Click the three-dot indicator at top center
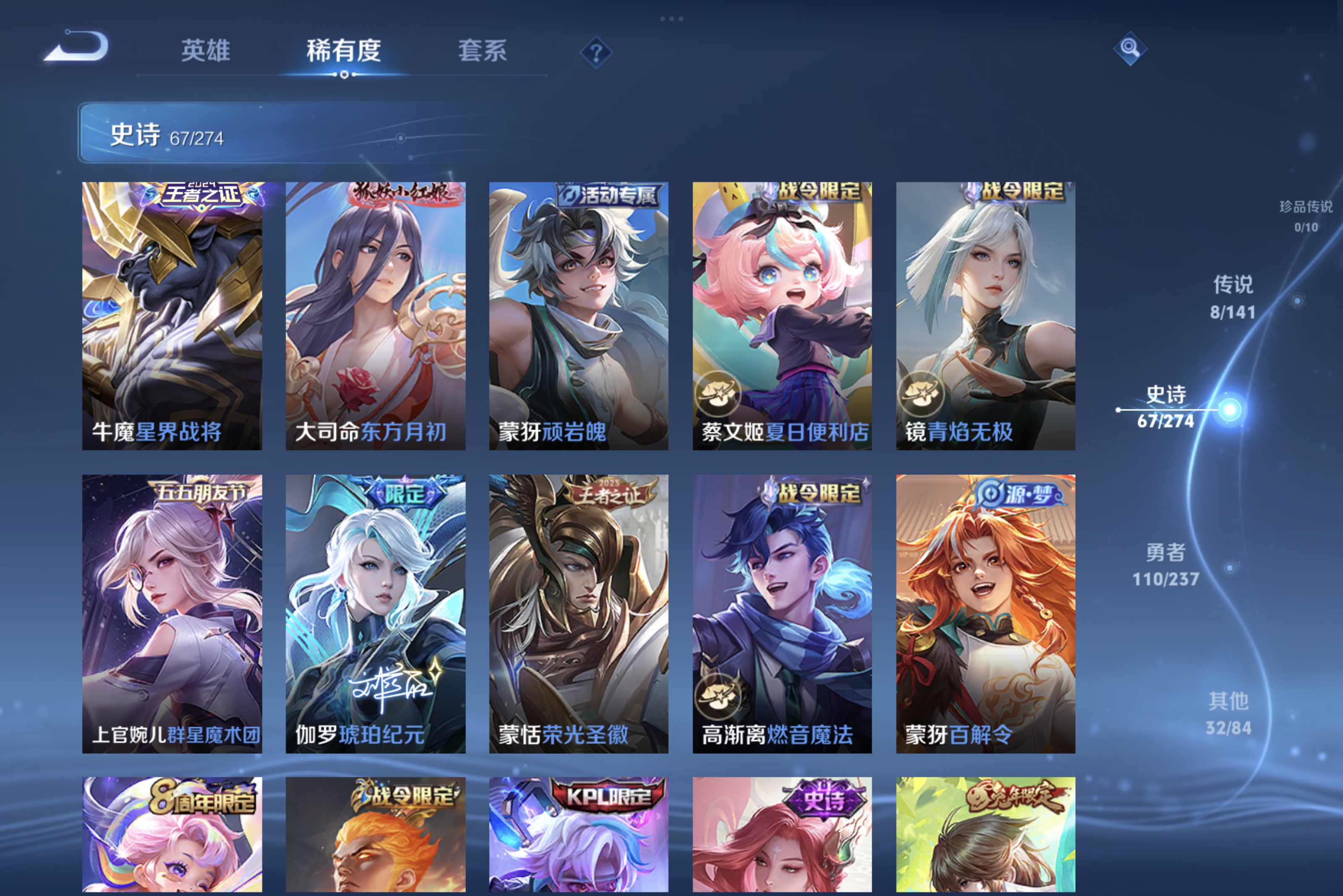Image resolution: width=1343 pixels, height=896 pixels. pos(671,19)
